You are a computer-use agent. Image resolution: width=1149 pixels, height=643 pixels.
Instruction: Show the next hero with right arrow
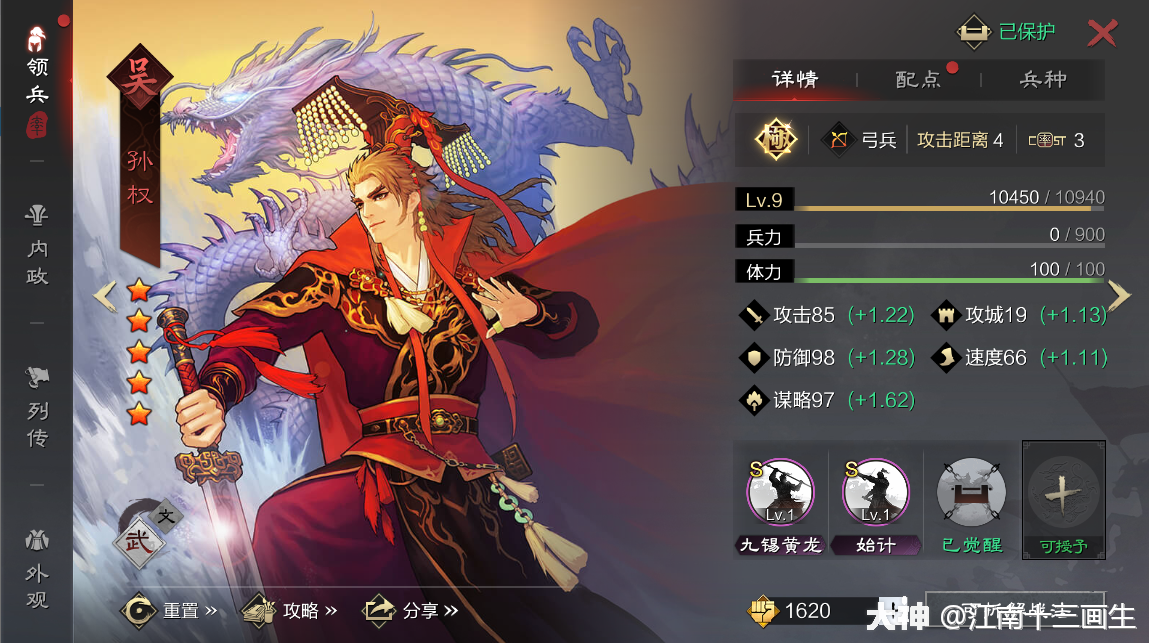pos(1120,295)
